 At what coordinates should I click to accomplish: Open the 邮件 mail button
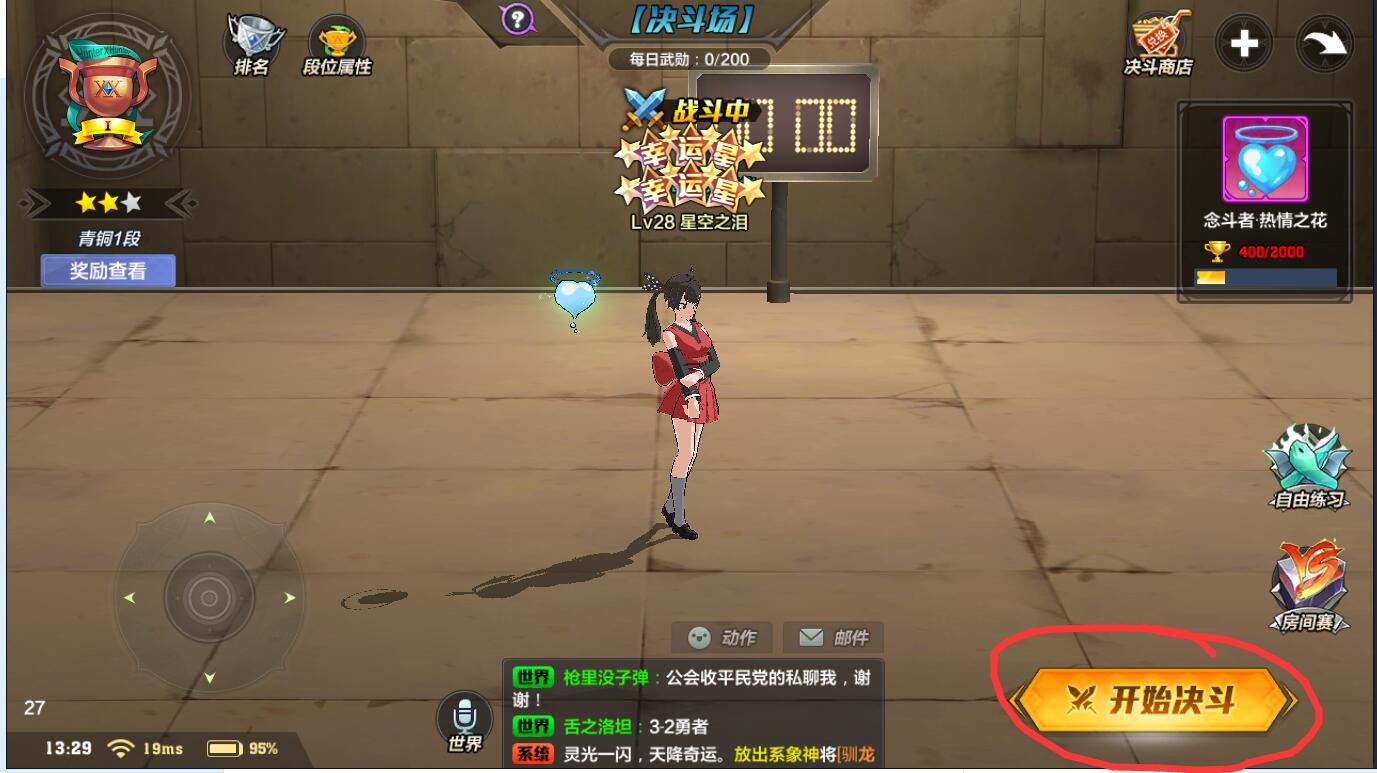(x=834, y=638)
